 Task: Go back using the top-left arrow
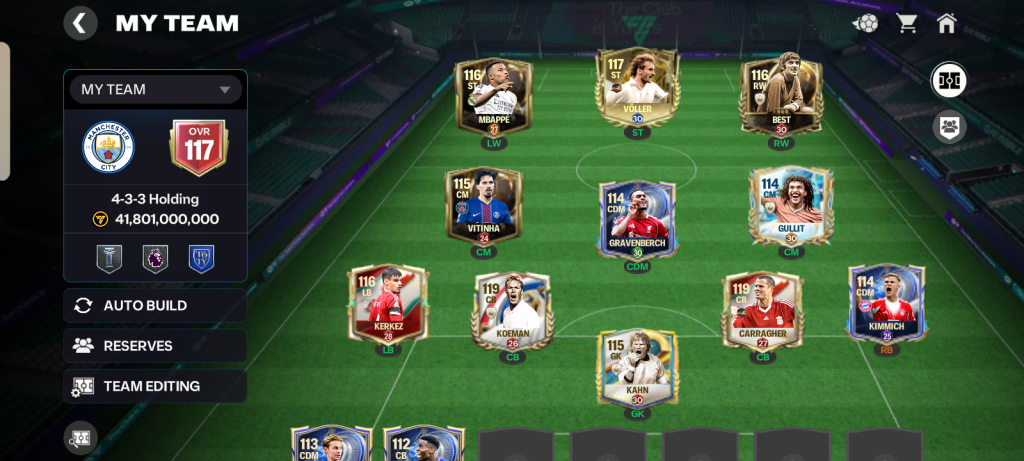pyautogui.click(x=80, y=22)
